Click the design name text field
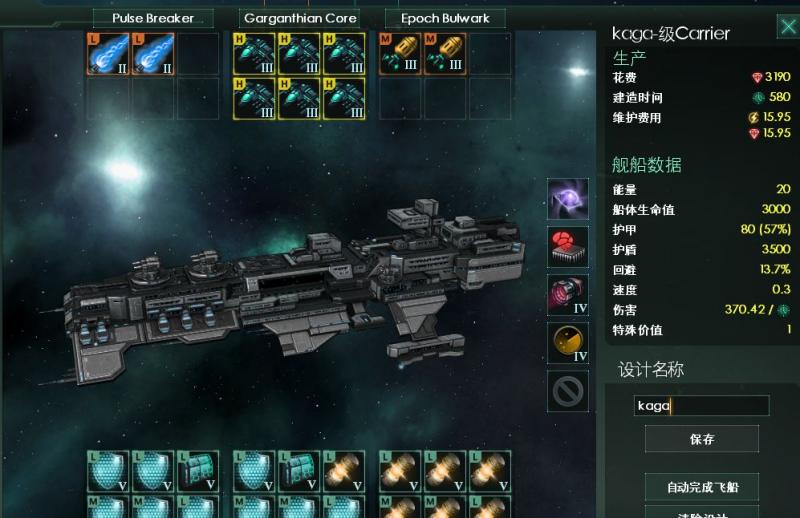The width and height of the screenshot is (800, 518). coord(702,406)
